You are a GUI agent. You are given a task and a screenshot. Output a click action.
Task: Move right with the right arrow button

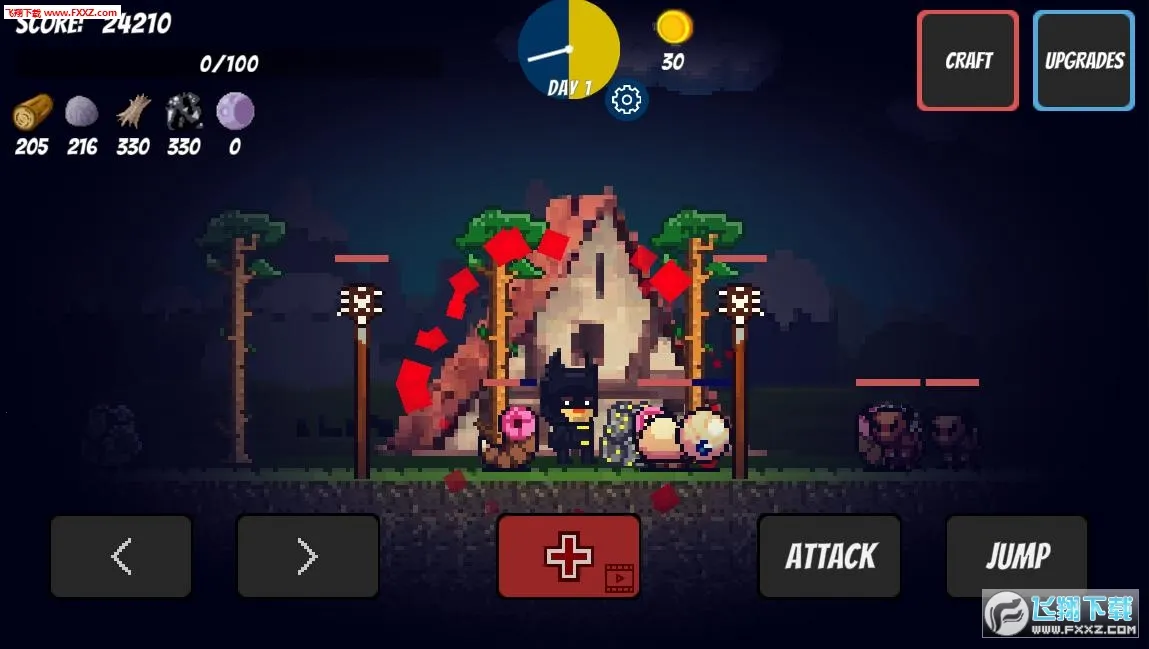click(x=308, y=557)
